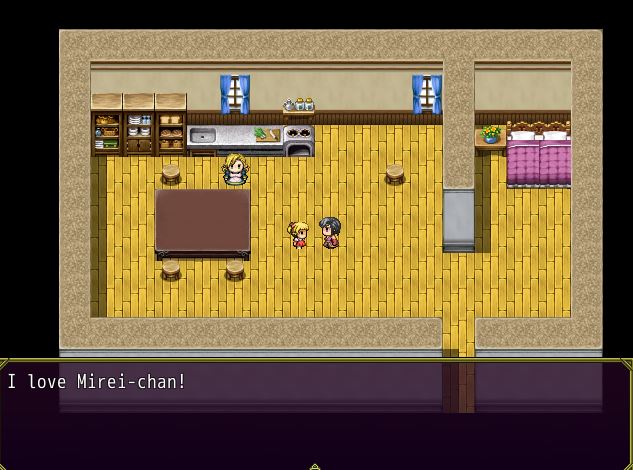633x470 pixels.
Task: Click the dialogue continue arrow indicator
Action: tap(315, 465)
